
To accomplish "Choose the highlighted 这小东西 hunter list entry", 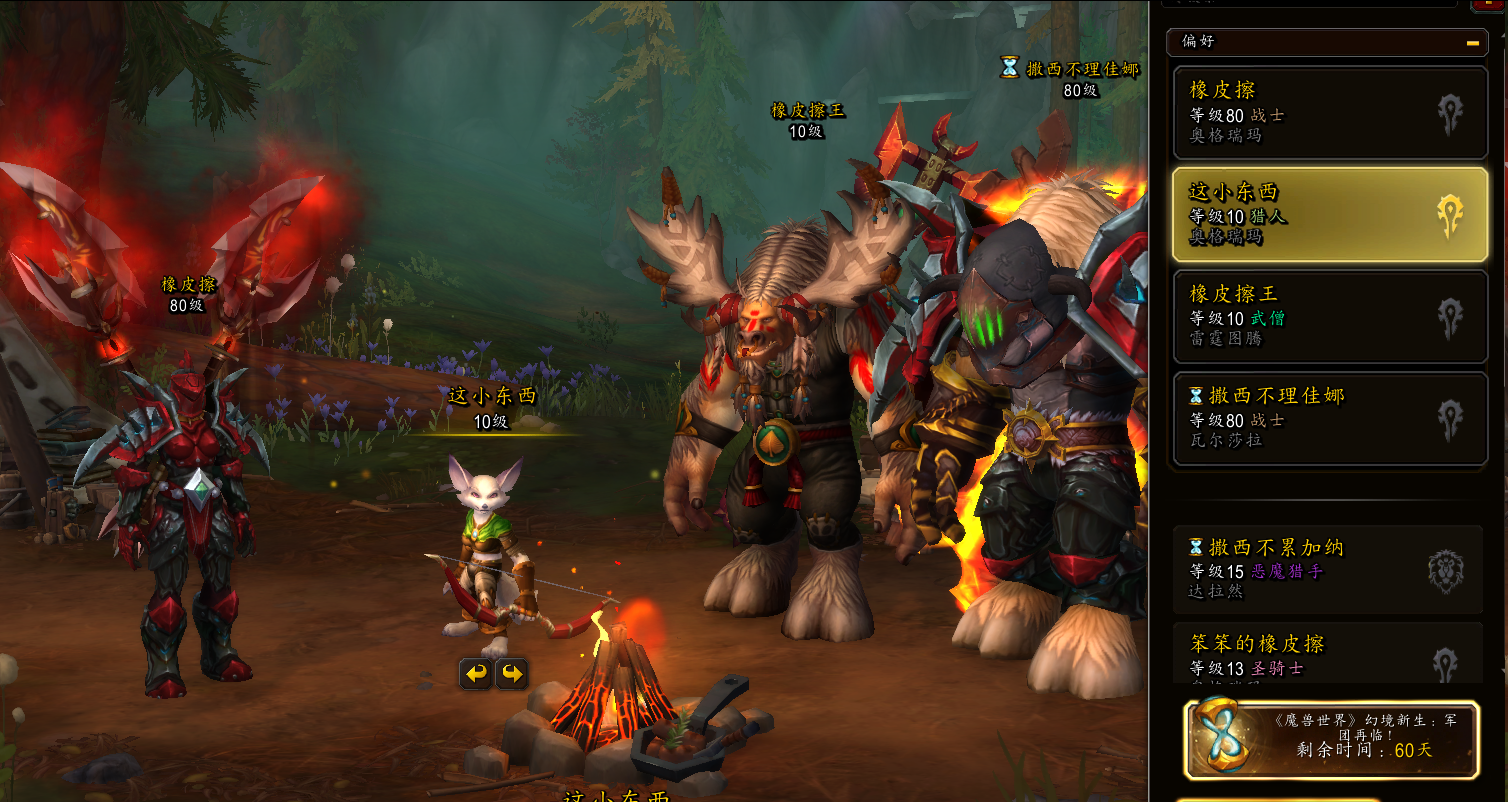I will 1329,215.
